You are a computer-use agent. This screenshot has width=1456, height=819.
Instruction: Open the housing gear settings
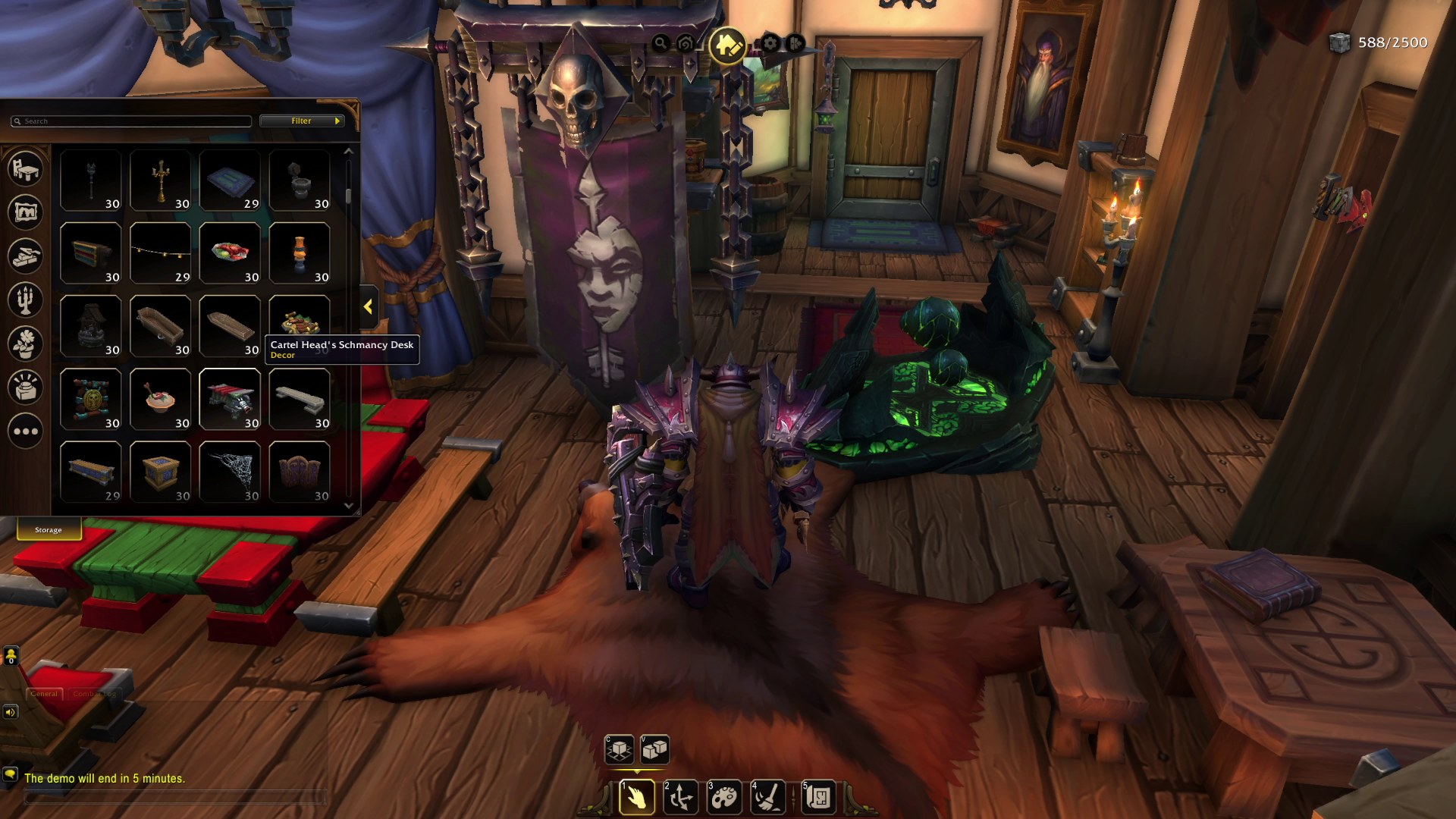coord(770,44)
